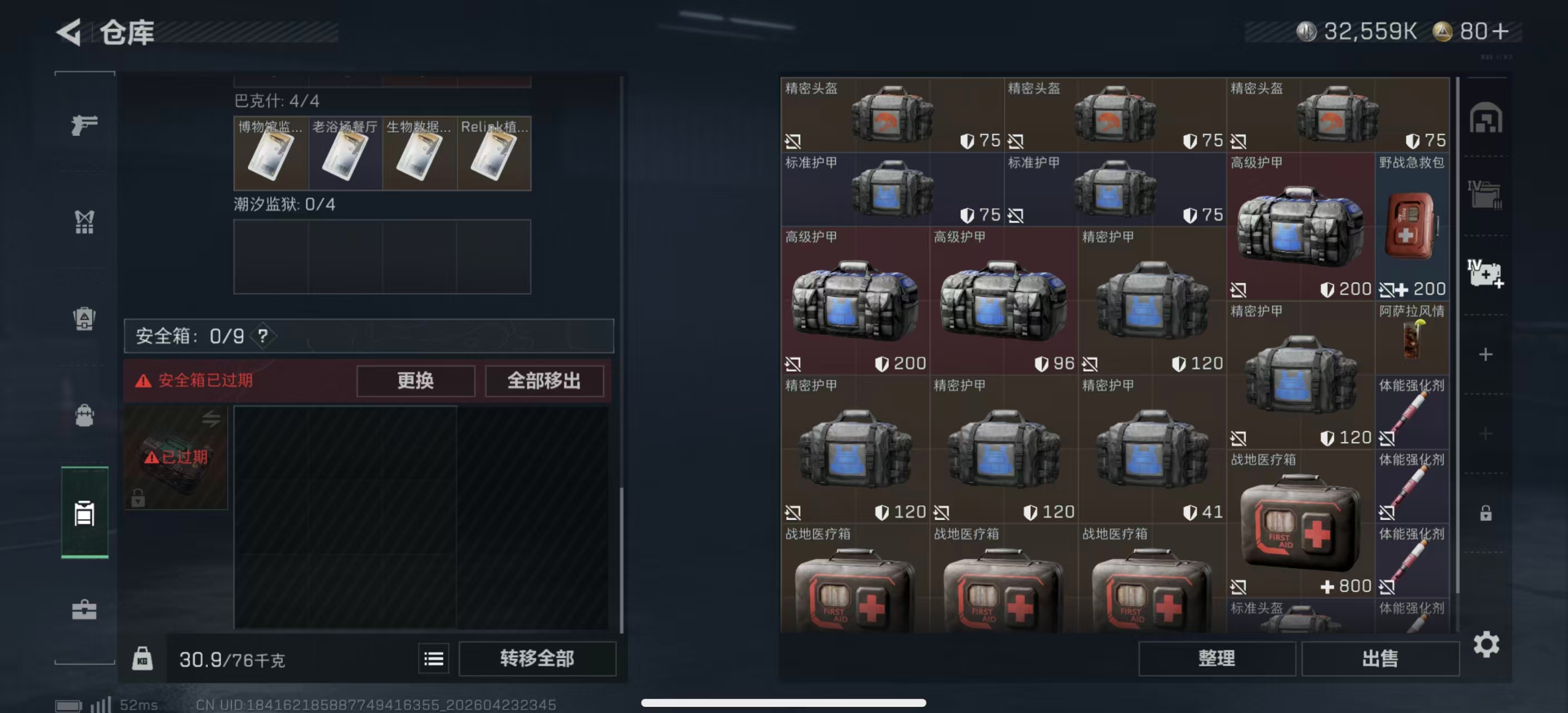Click the 转移全部 transfer all button
The height and width of the screenshot is (713, 1568).
pyautogui.click(x=538, y=658)
